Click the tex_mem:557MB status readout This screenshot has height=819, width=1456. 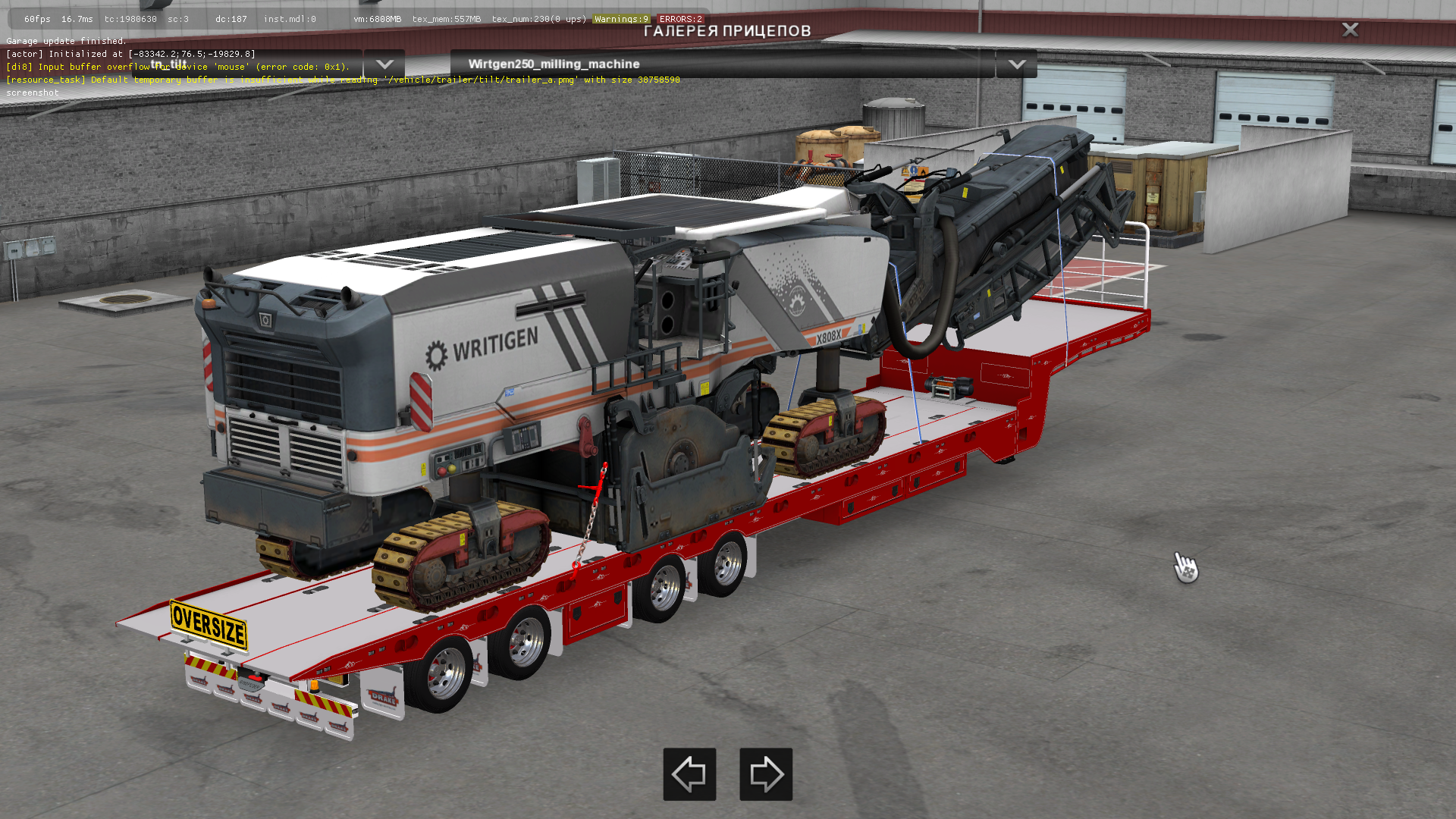pos(447,18)
